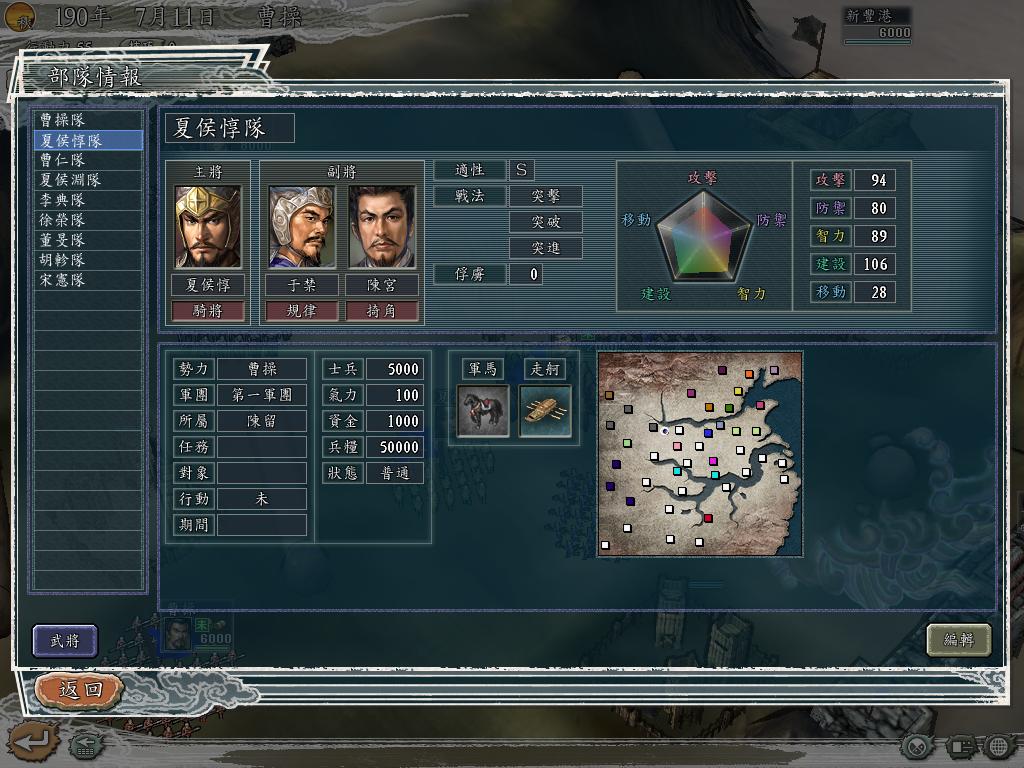
Task: Select 胡軫隊 from the list
Action: coord(86,260)
